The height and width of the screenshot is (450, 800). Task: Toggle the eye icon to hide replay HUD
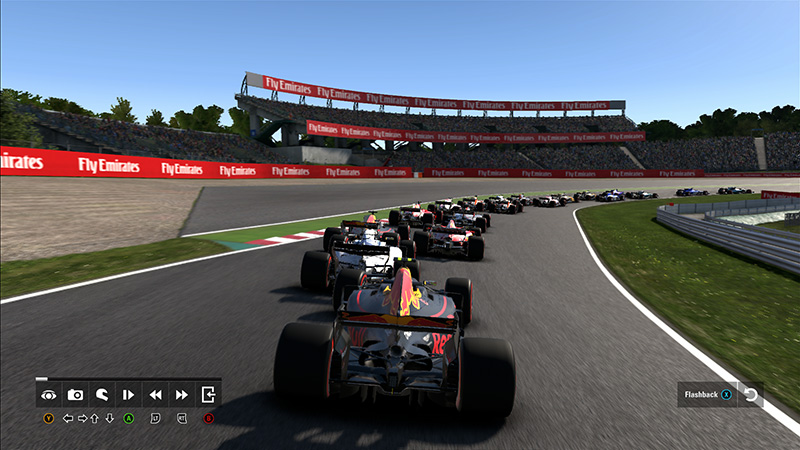48,394
